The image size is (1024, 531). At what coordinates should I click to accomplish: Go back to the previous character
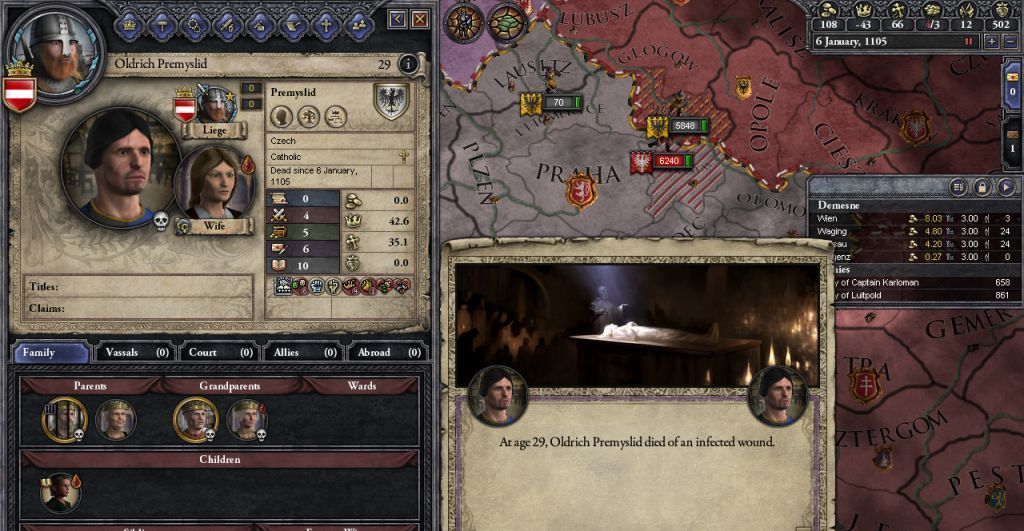[x=398, y=18]
